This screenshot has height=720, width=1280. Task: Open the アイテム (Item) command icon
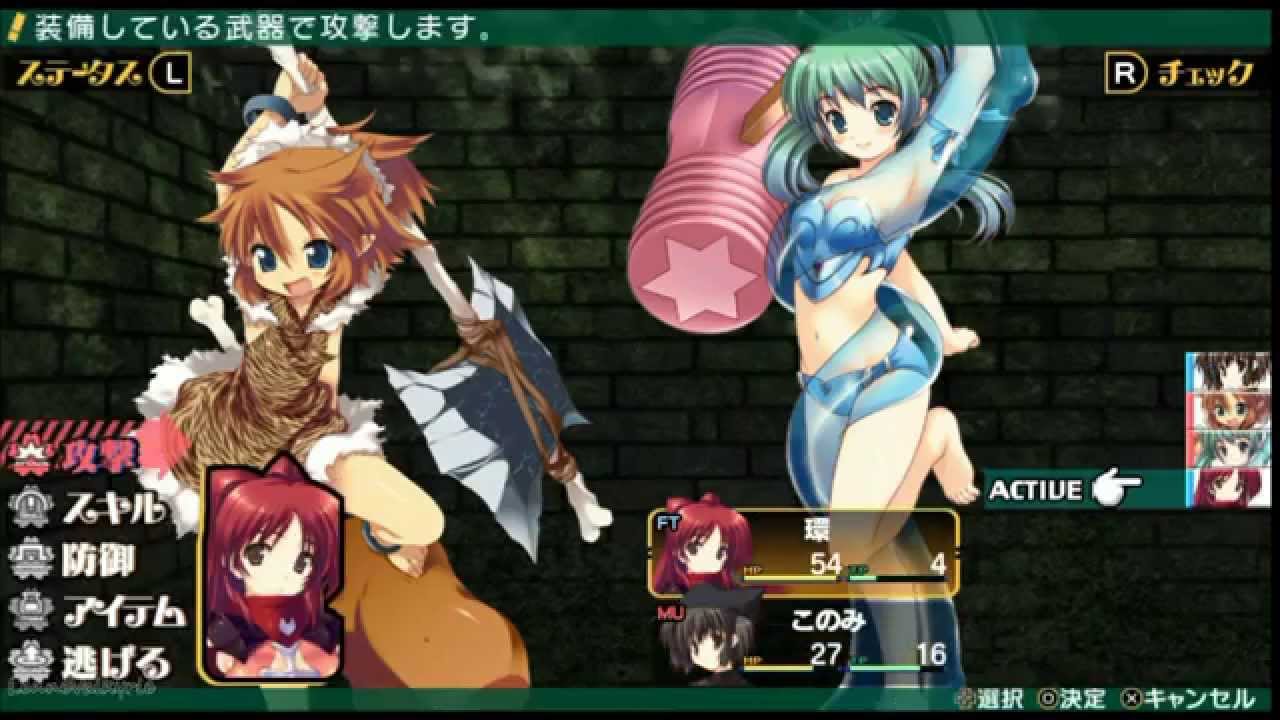pos(30,606)
